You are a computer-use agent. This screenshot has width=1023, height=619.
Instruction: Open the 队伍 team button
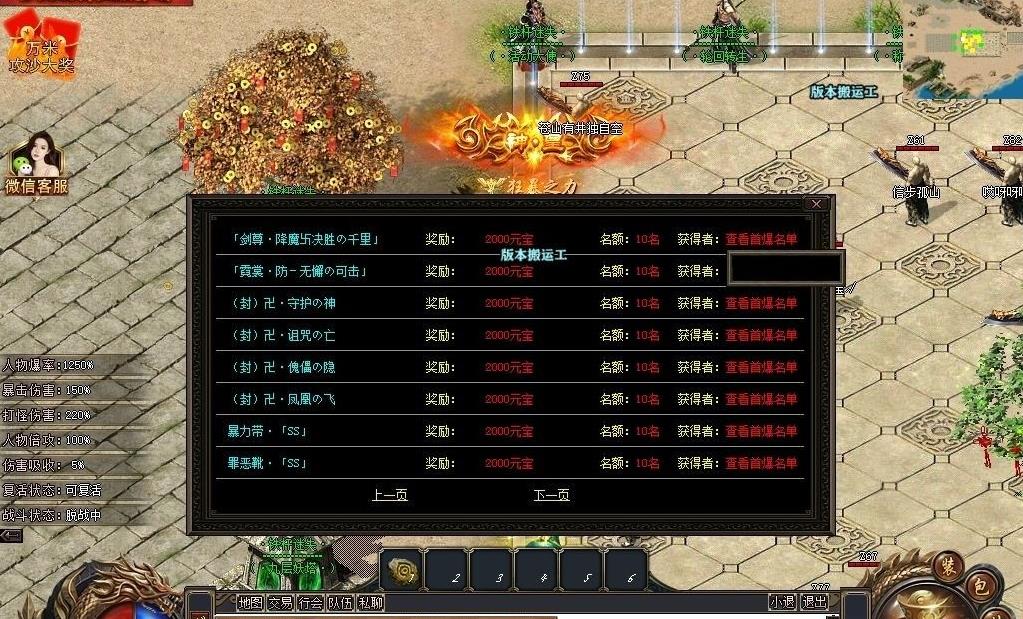pos(341,603)
